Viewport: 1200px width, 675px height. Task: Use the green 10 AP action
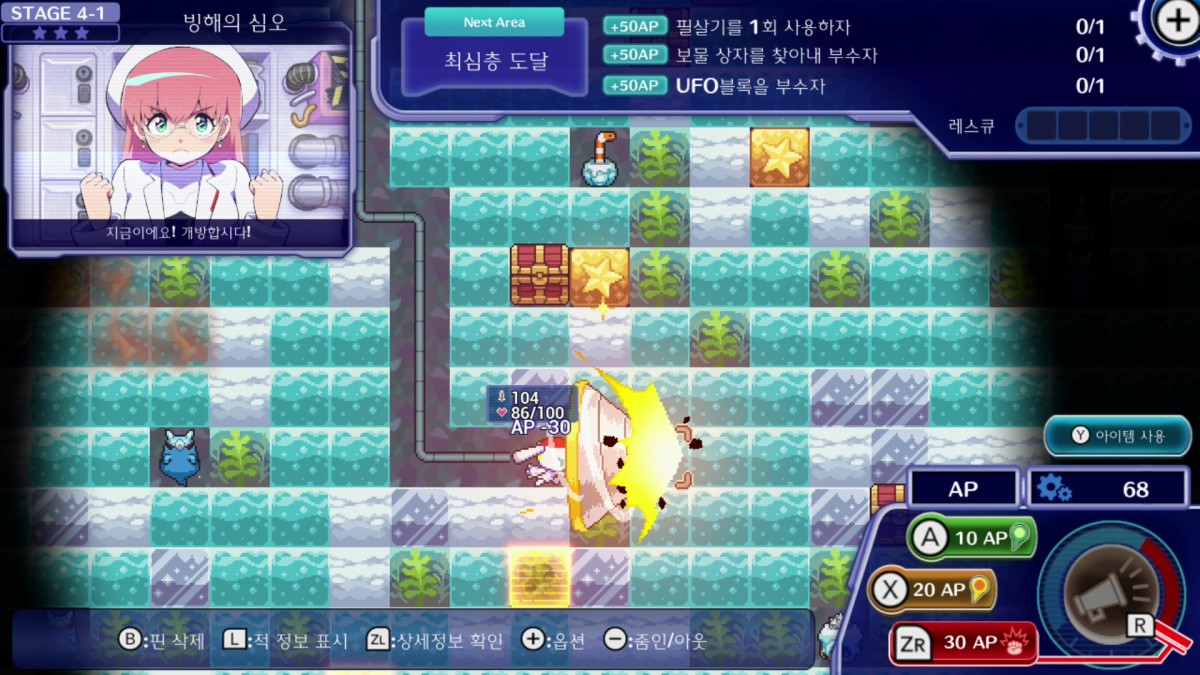[x=970, y=538]
